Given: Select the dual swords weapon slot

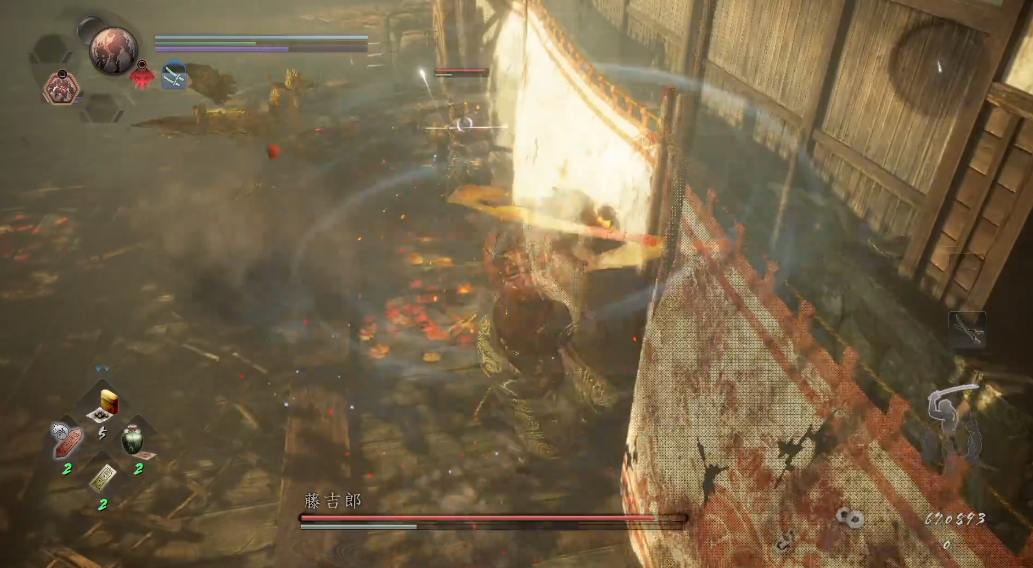Looking at the screenshot, I should click(967, 330).
